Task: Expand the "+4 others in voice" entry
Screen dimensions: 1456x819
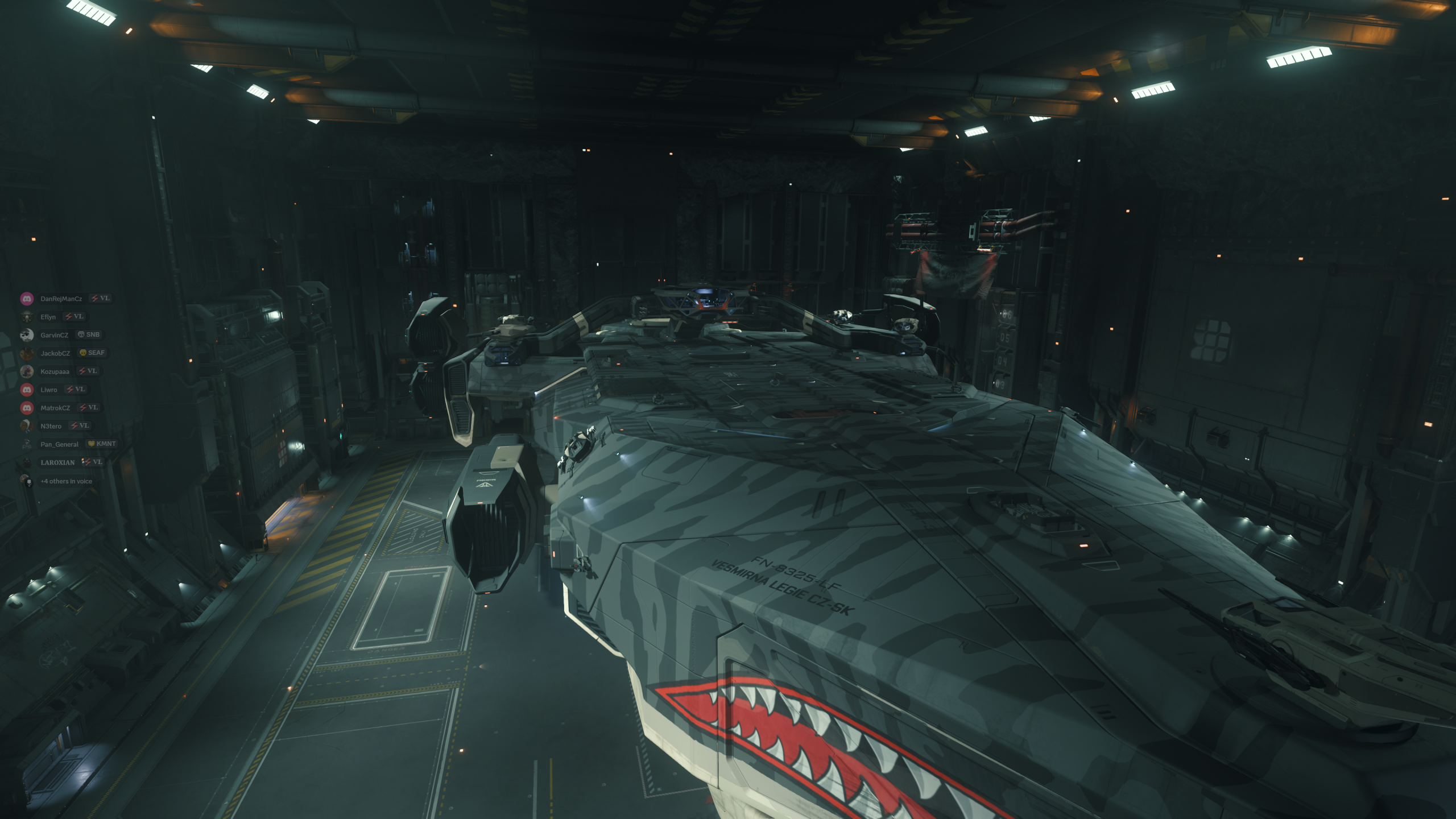Action: pyautogui.click(x=65, y=481)
